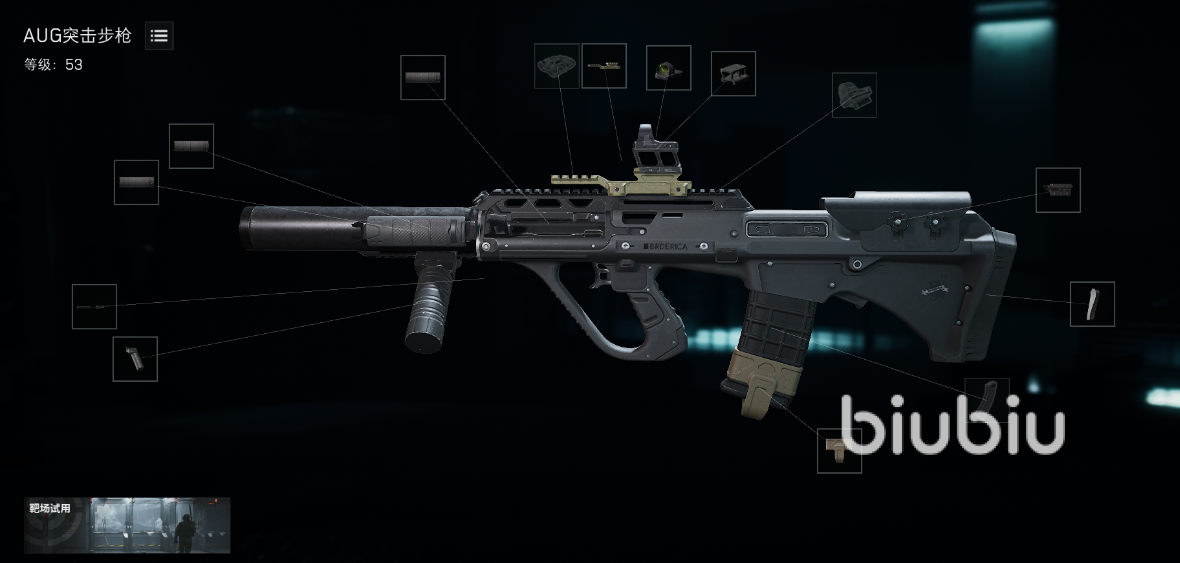
Task: Open the 靶场试用 firing range thumbnail
Action: [127, 525]
